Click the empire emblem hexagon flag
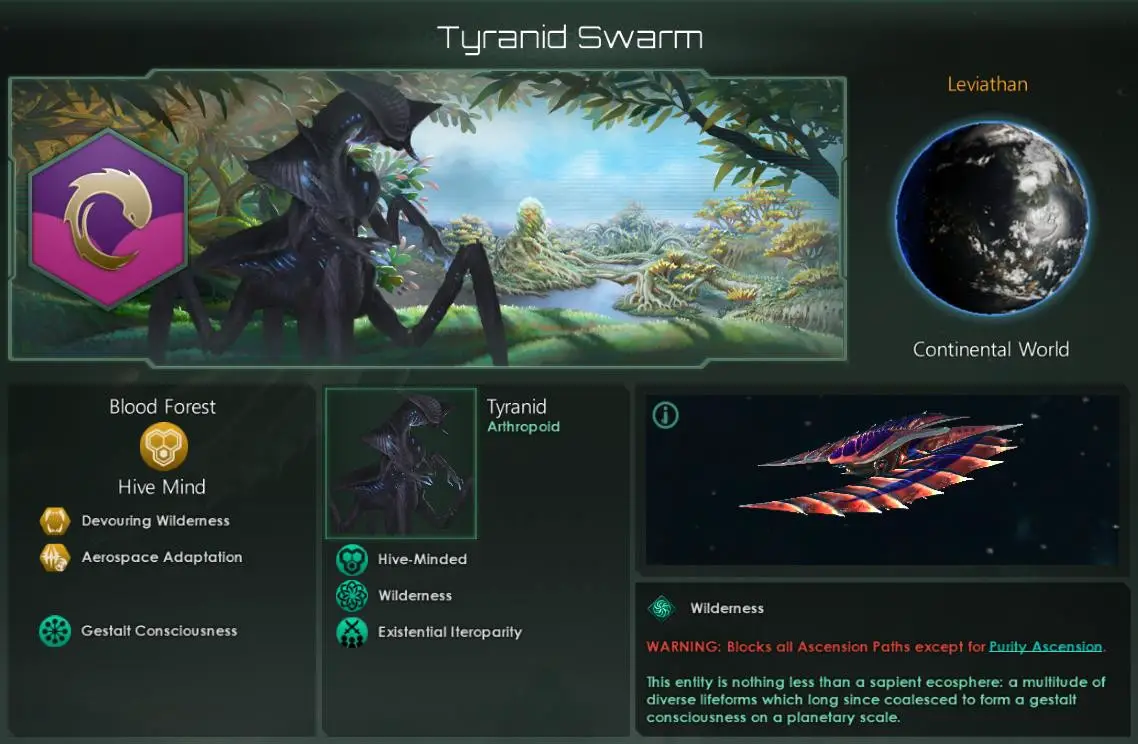 [x=109, y=219]
